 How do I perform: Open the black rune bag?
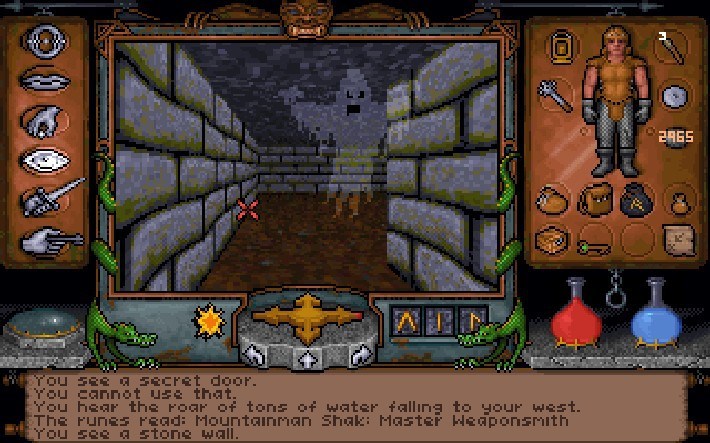point(634,198)
